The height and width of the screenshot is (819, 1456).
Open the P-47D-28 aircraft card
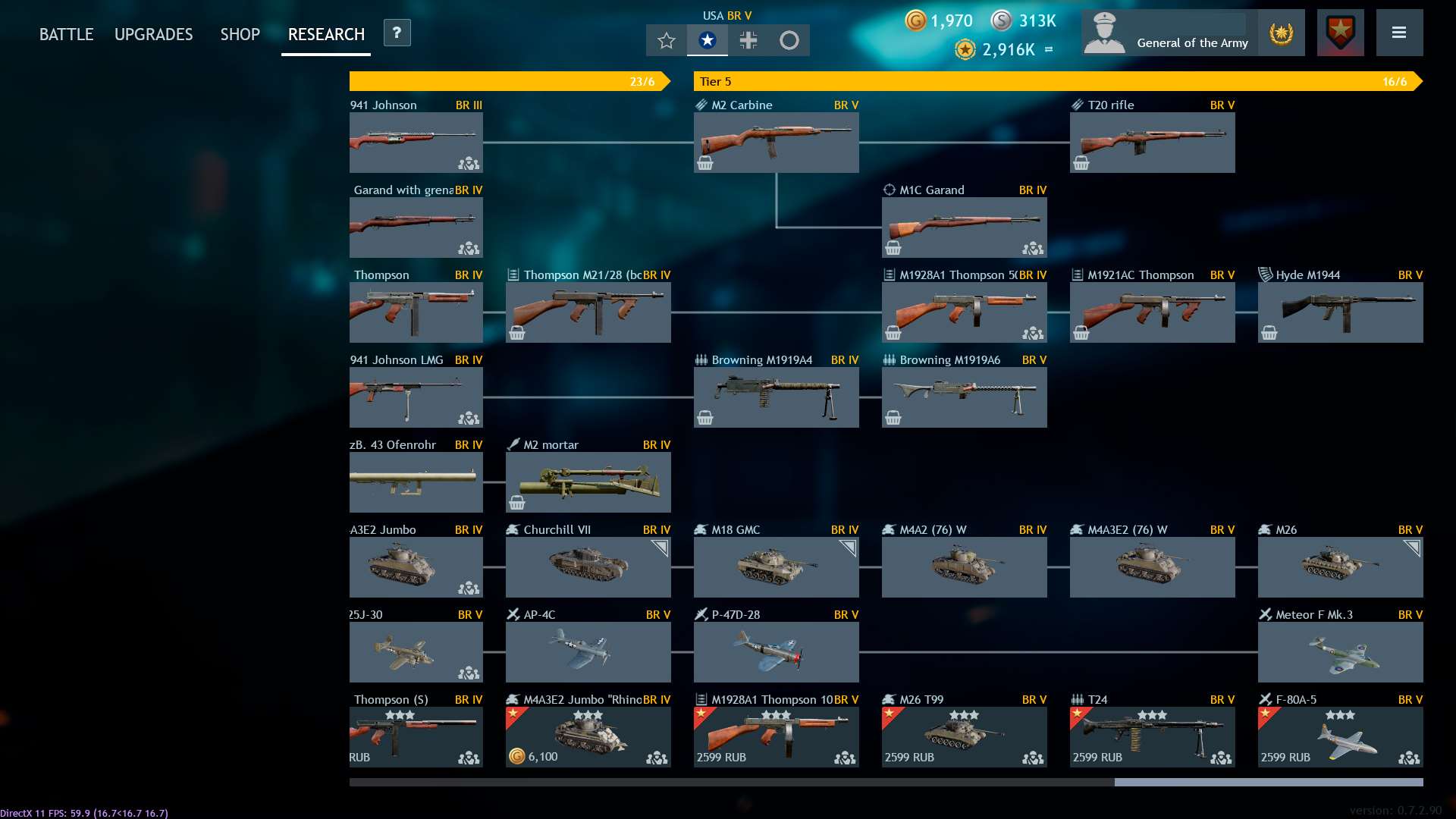[776, 651]
